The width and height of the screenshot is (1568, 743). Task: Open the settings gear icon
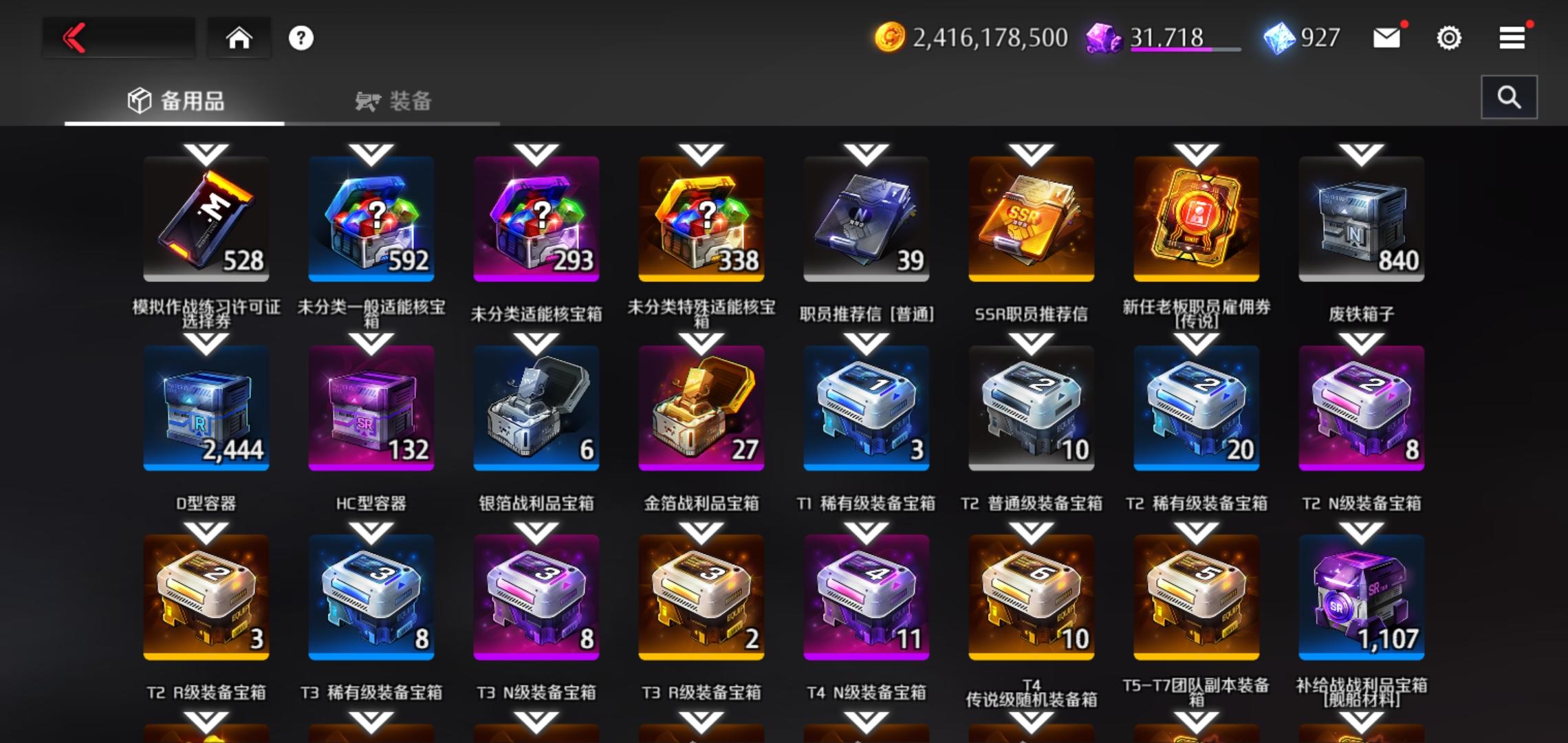click(x=1449, y=38)
